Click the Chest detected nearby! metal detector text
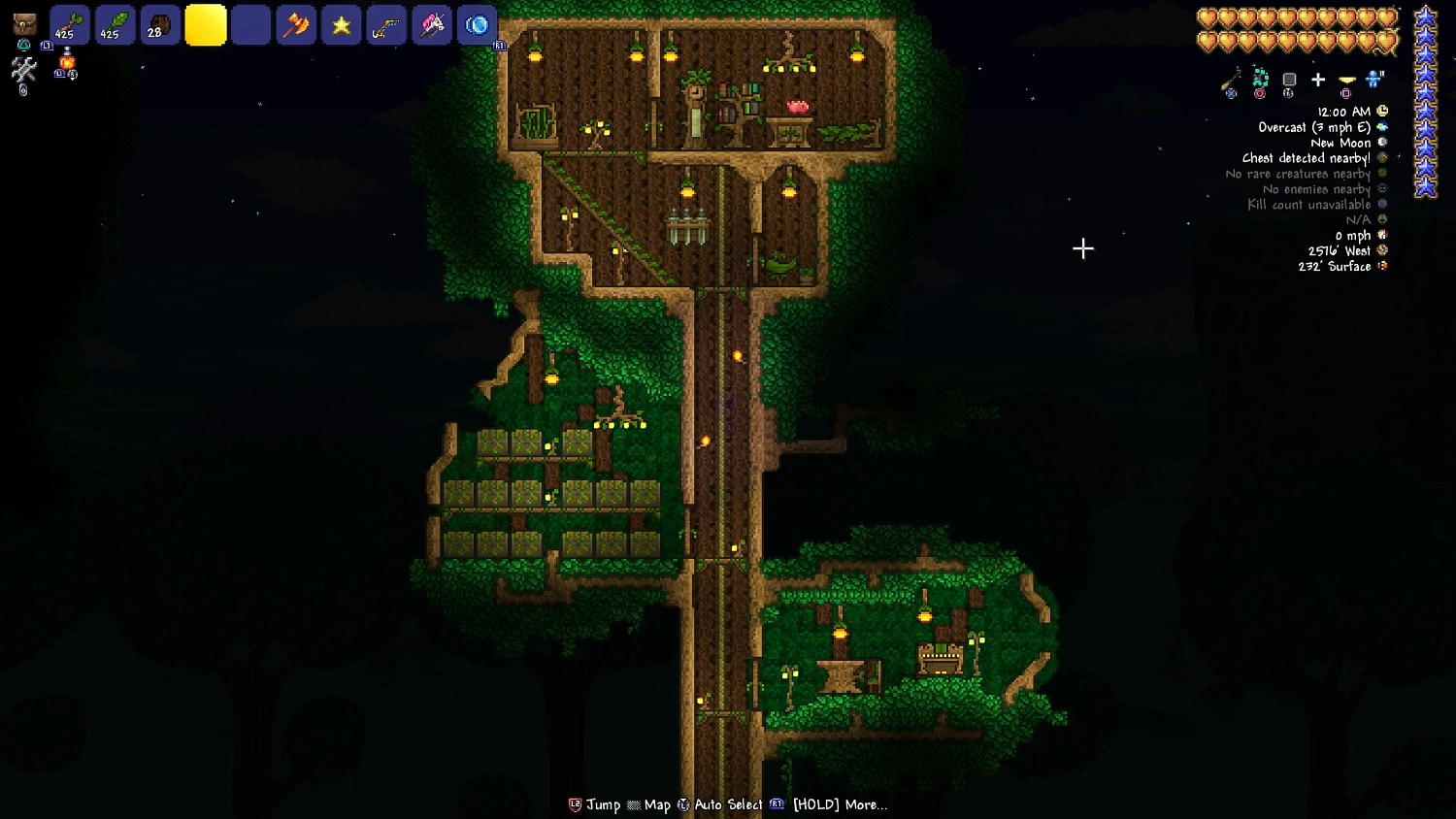This screenshot has height=819, width=1456. [x=1306, y=158]
